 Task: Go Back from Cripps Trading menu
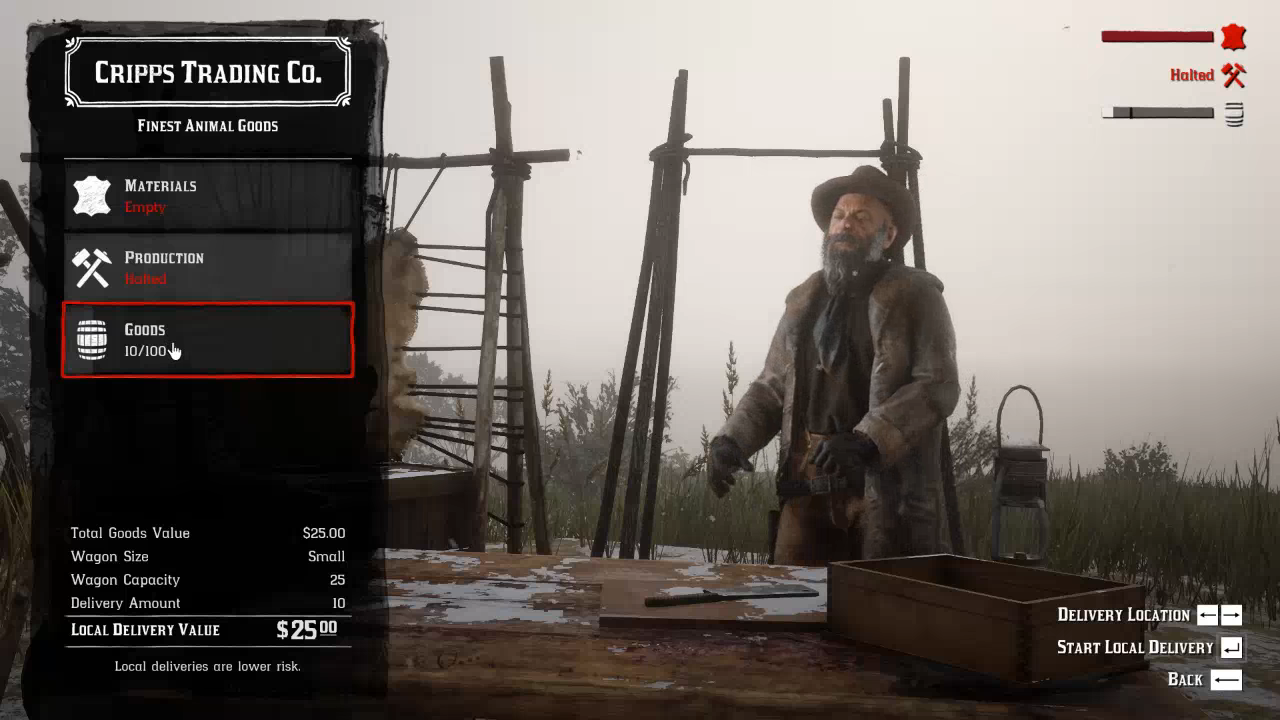pyautogui.click(x=1204, y=680)
